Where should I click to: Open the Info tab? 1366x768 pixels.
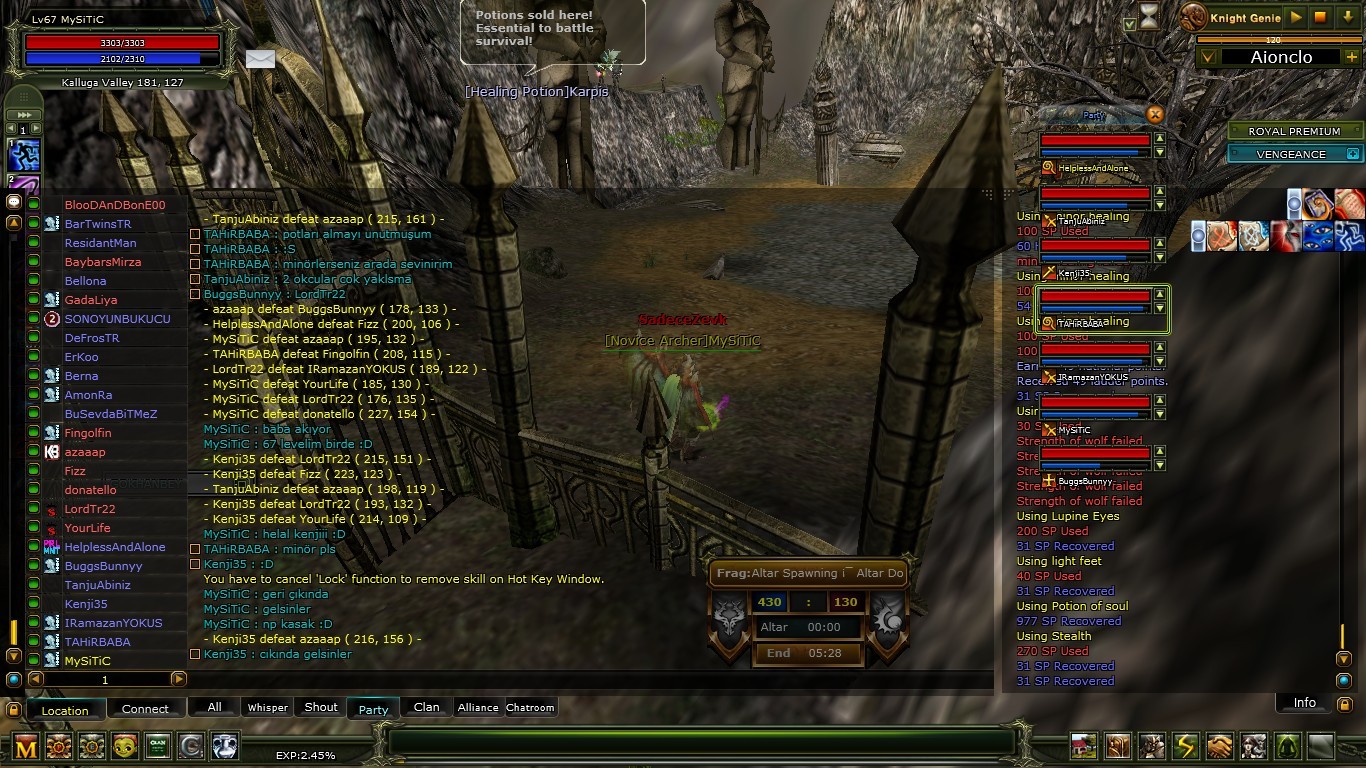click(1305, 703)
